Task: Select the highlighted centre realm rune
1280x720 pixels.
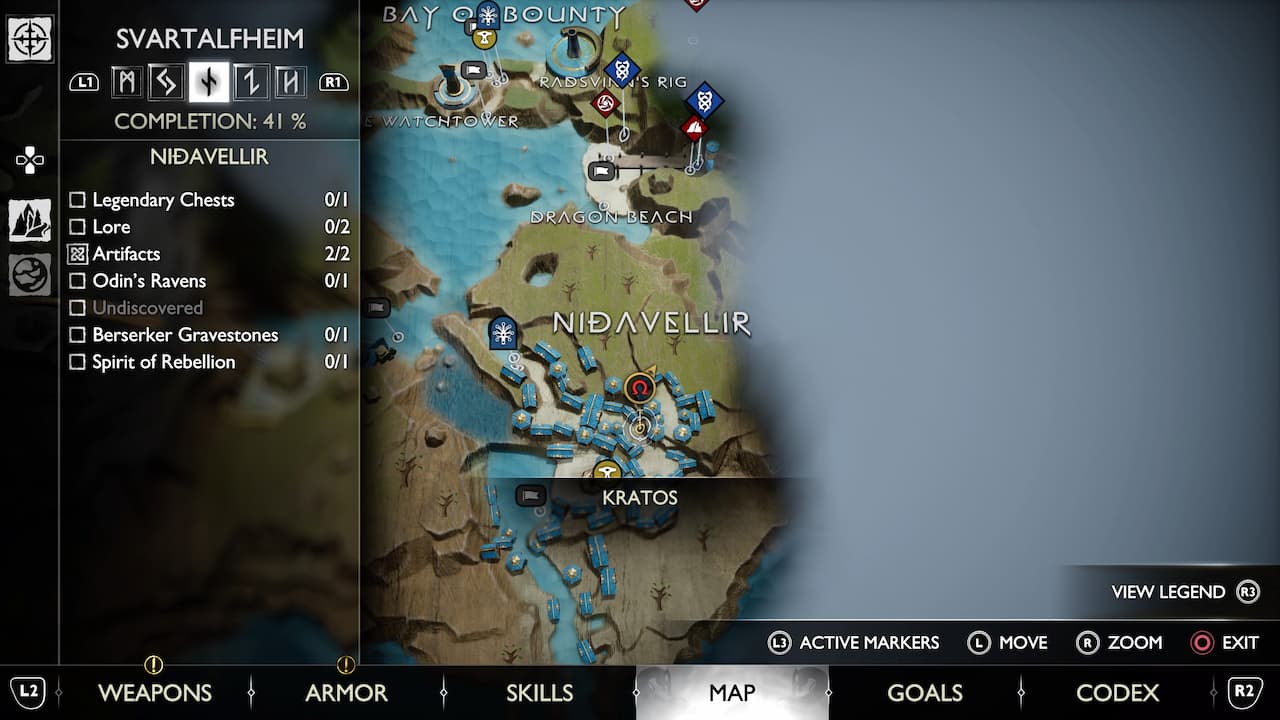Action: coord(209,82)
